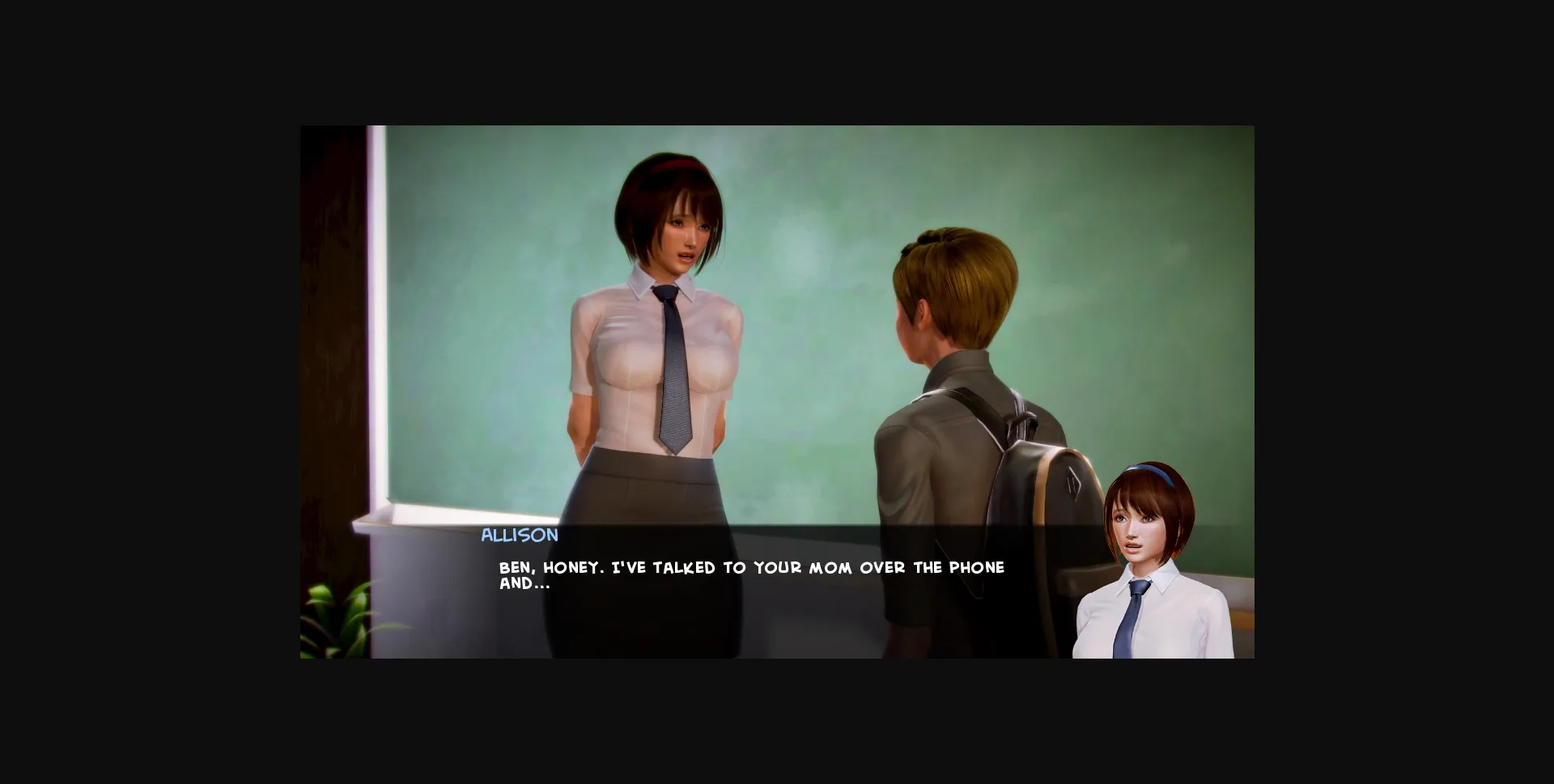Click the dialogue line about Ben's mom
Viewport: 1554px width, 784px height.
tap(749, 567)
